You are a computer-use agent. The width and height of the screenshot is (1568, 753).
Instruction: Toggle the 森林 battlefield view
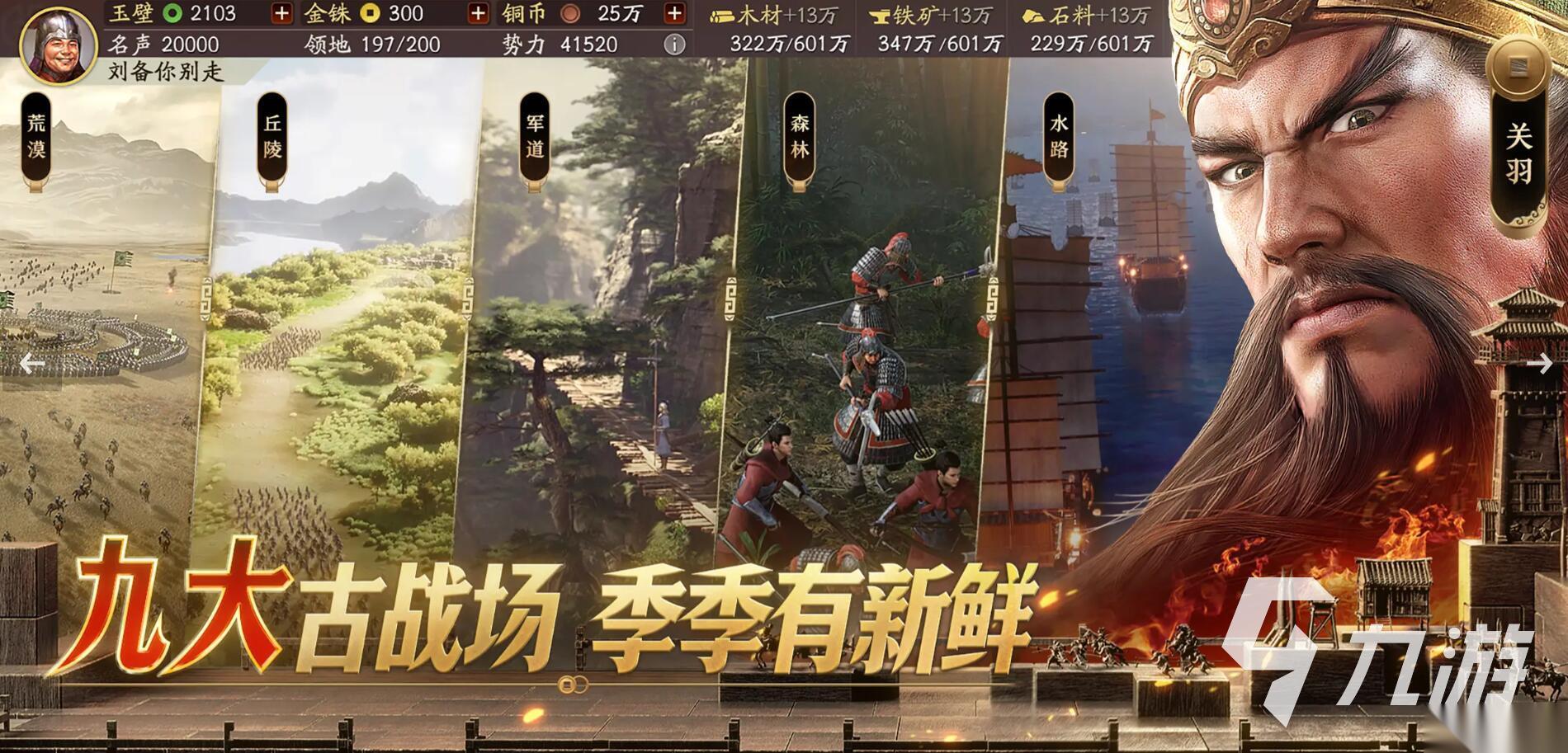pyautogui.click(x=799, y=139)
